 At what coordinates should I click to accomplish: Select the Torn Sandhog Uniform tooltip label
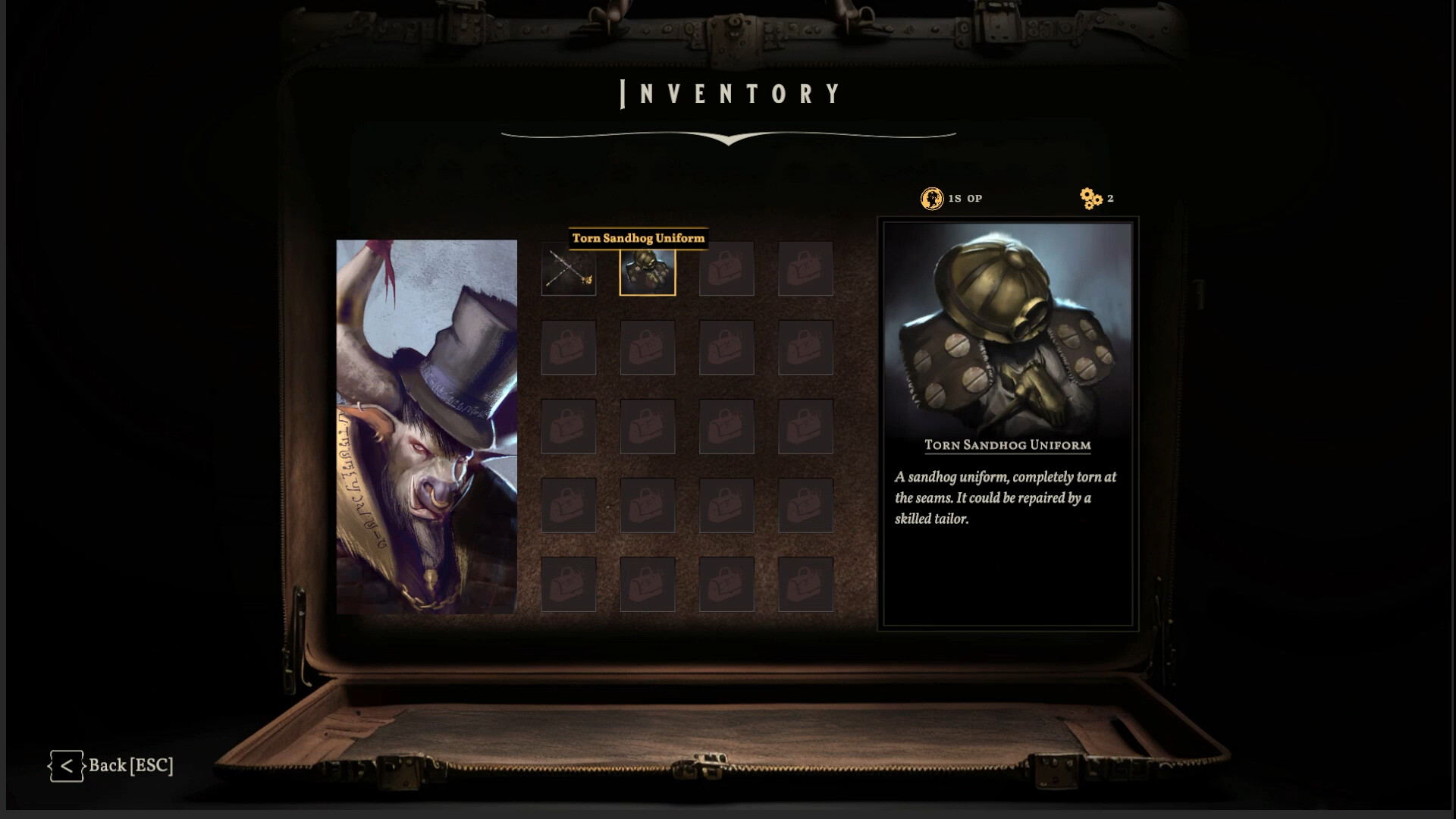coord(639,237)
